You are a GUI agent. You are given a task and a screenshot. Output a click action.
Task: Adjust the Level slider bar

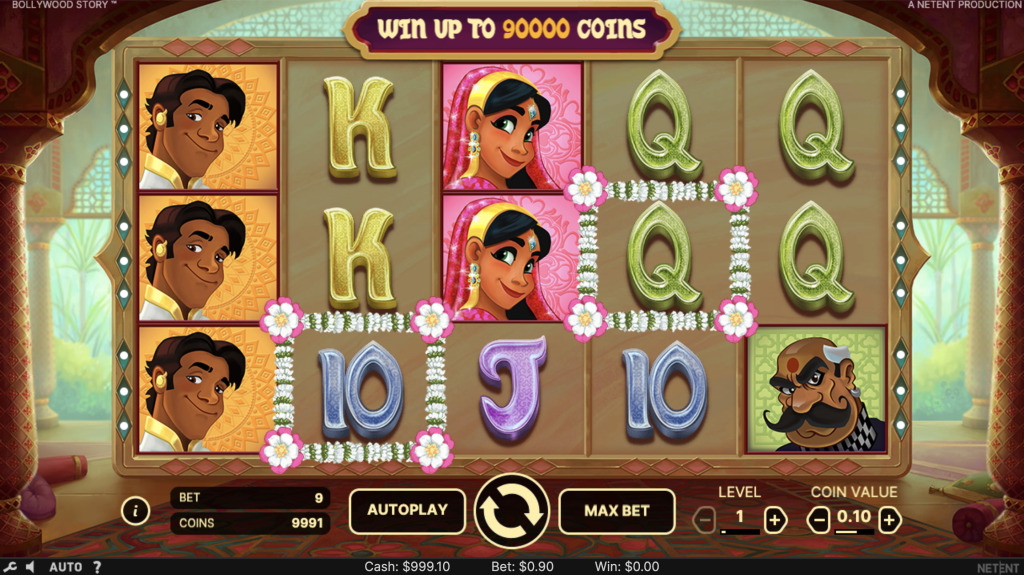[x=740, y=533]
